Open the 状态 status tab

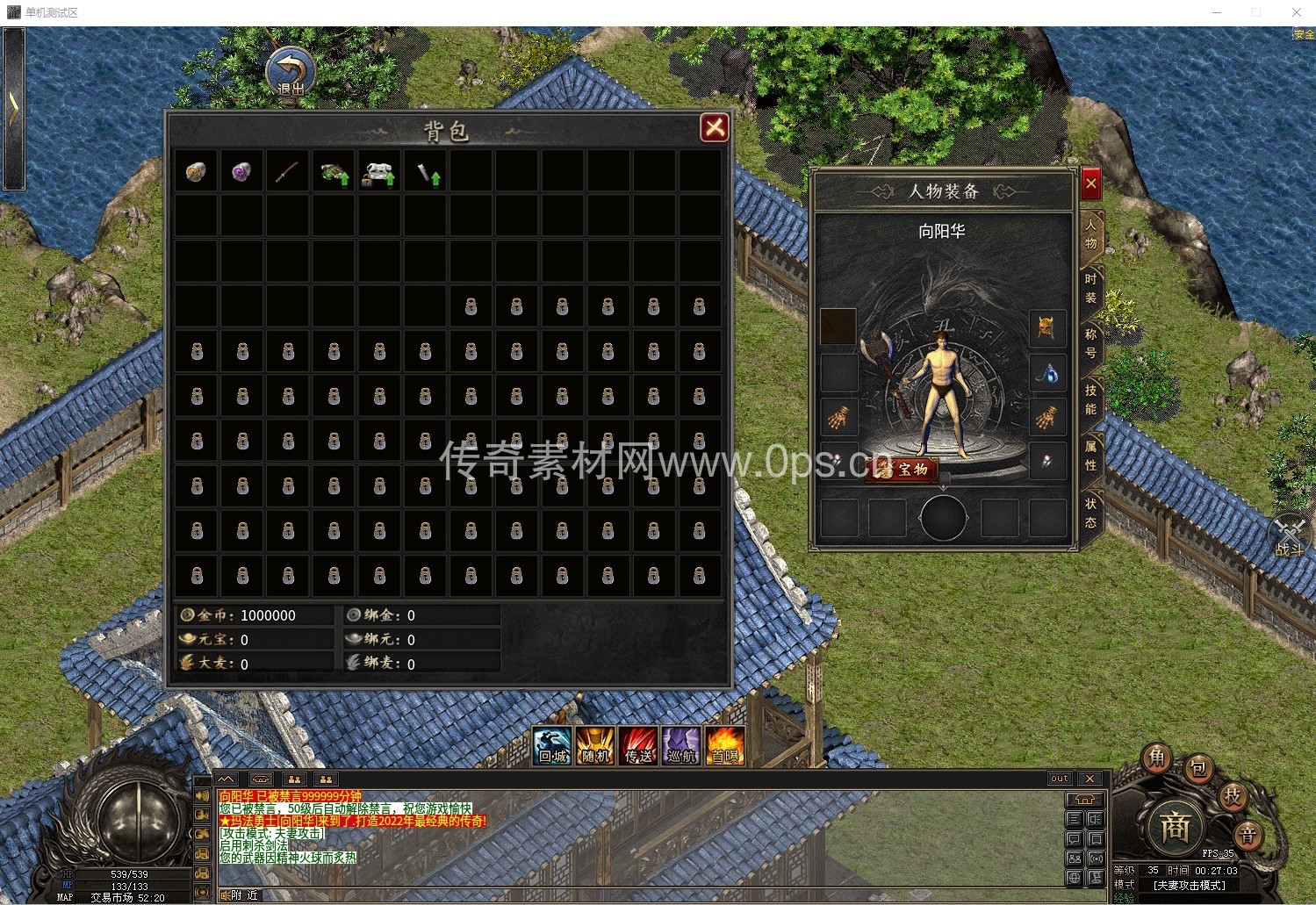click(x=1090, y=513)
